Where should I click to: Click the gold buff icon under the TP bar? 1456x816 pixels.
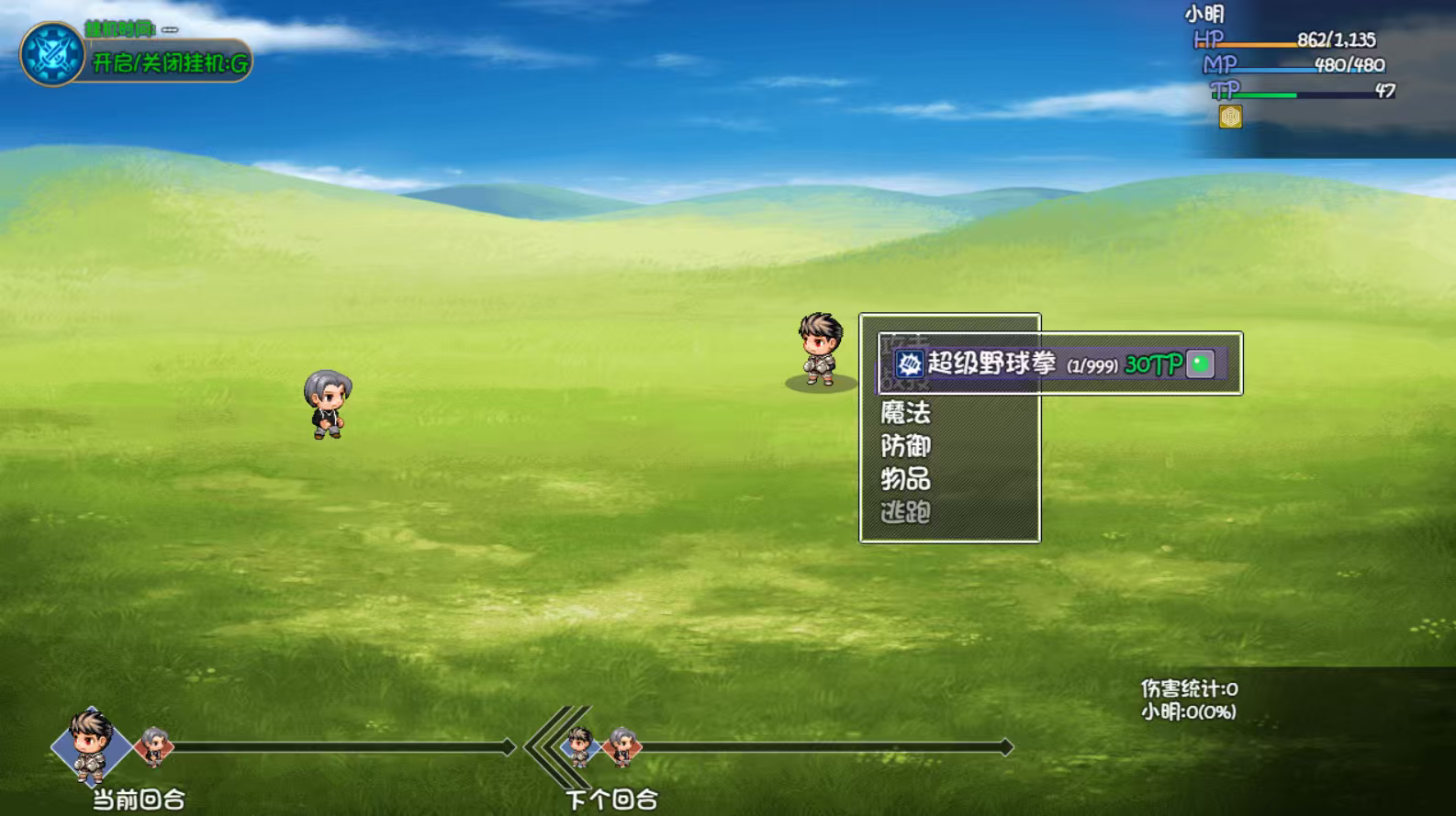[x=1230, y=117]
